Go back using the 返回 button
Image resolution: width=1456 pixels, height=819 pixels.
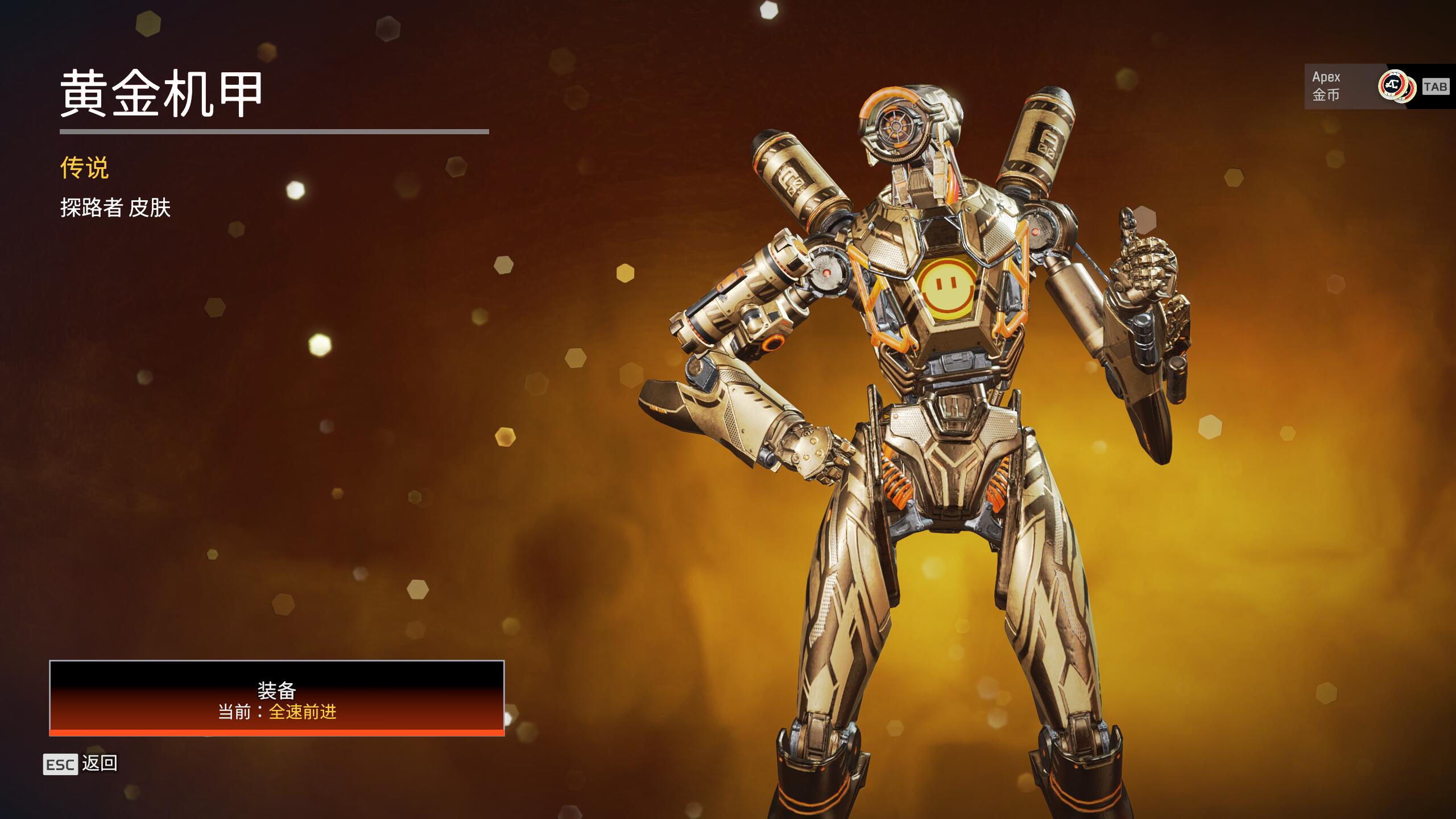tap(81, 764)
